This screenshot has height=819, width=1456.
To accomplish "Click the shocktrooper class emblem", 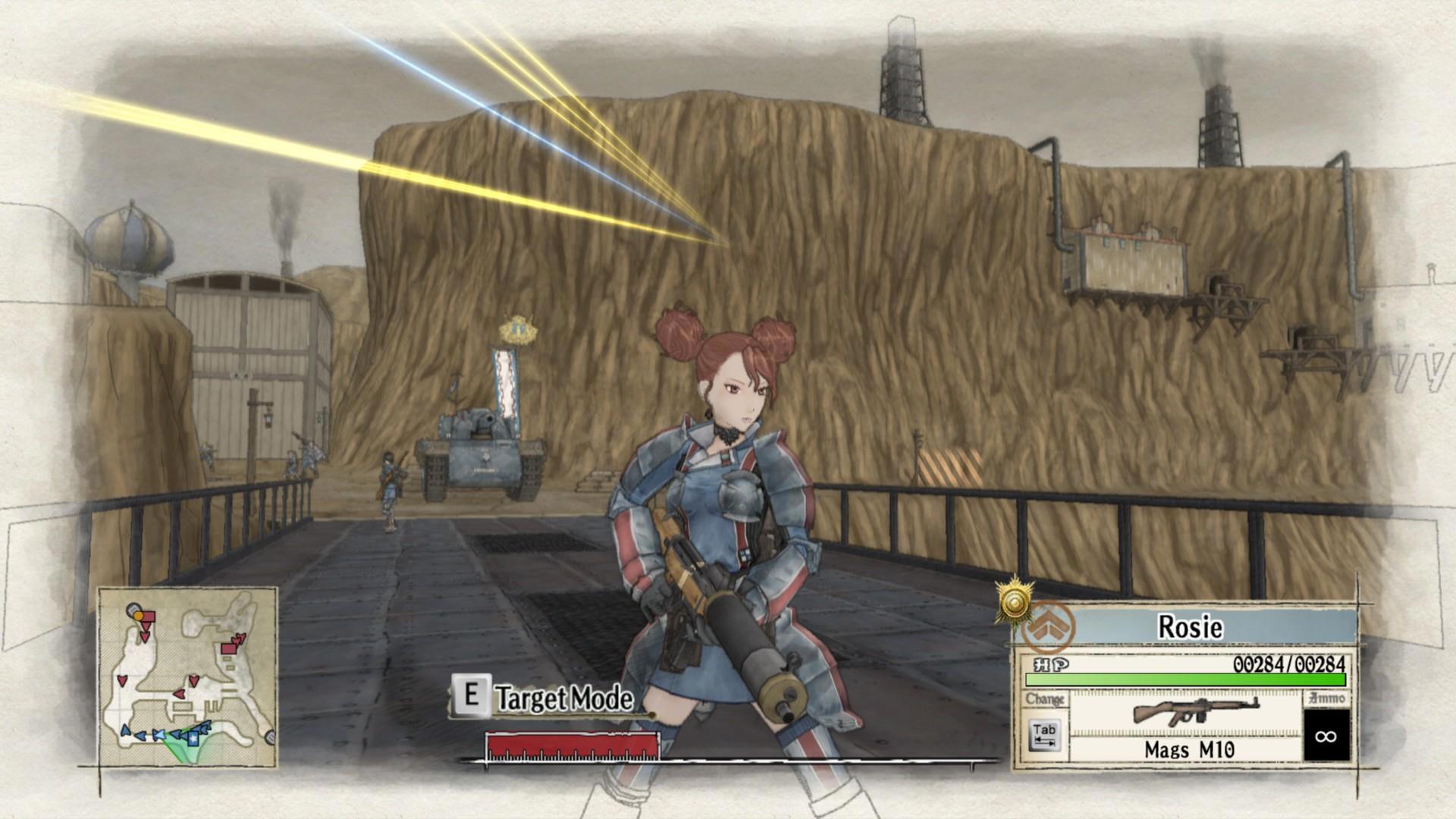I will (1048, 629).
